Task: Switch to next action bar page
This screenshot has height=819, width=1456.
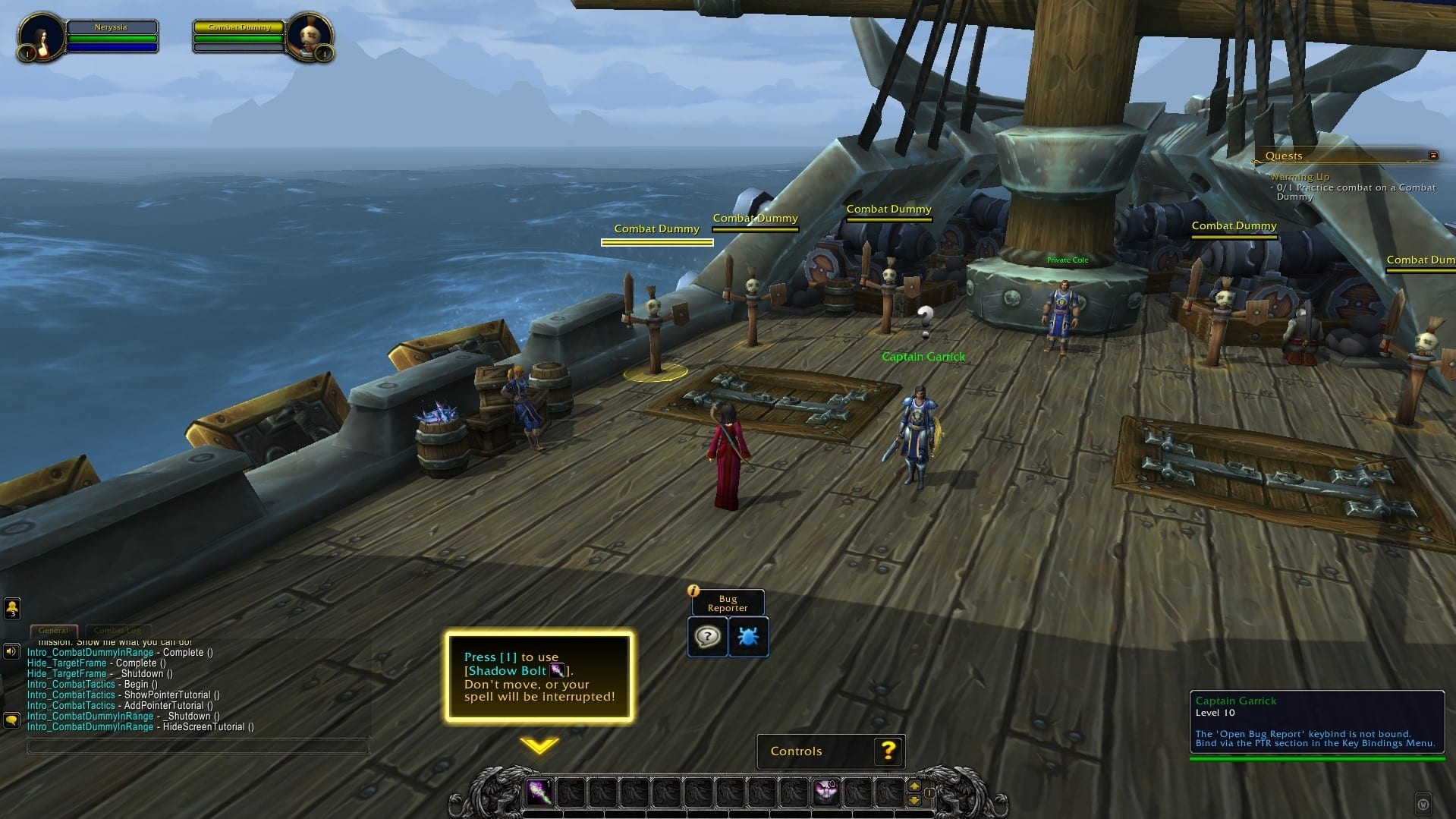Action: click(x=914, y=786)
